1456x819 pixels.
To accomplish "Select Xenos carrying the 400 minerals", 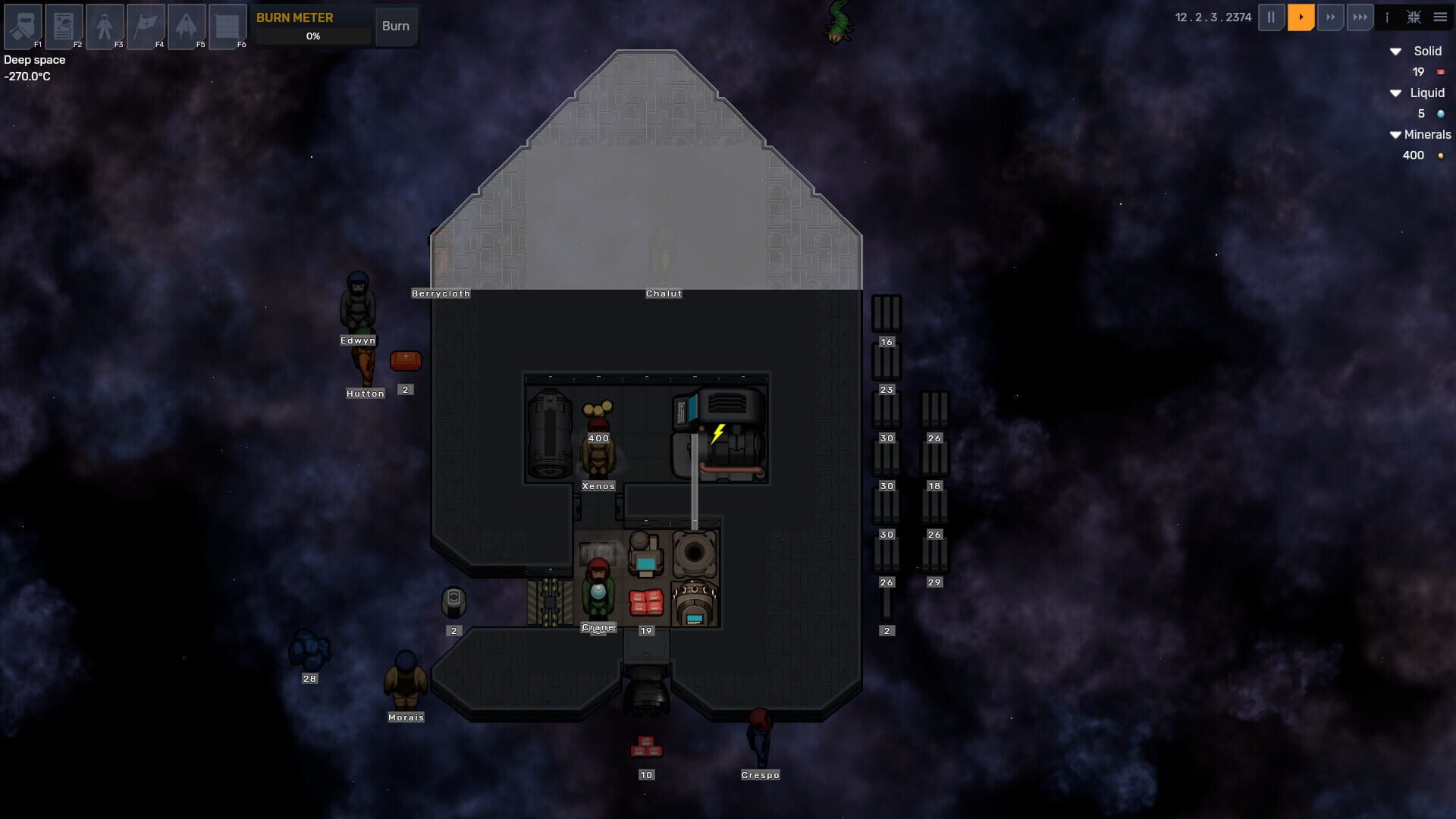I will tap(598, 451).
